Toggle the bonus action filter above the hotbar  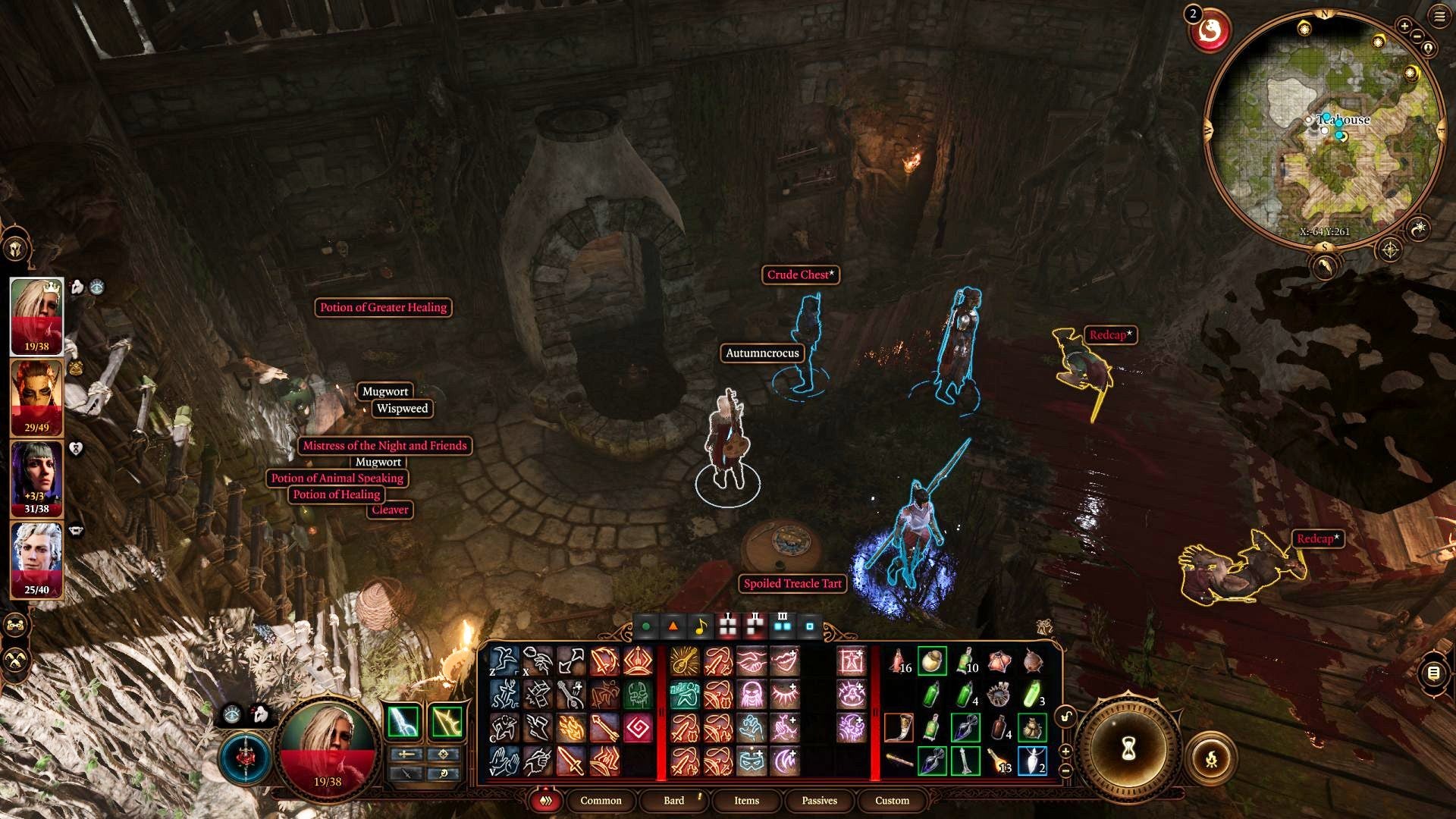[674, 626]
